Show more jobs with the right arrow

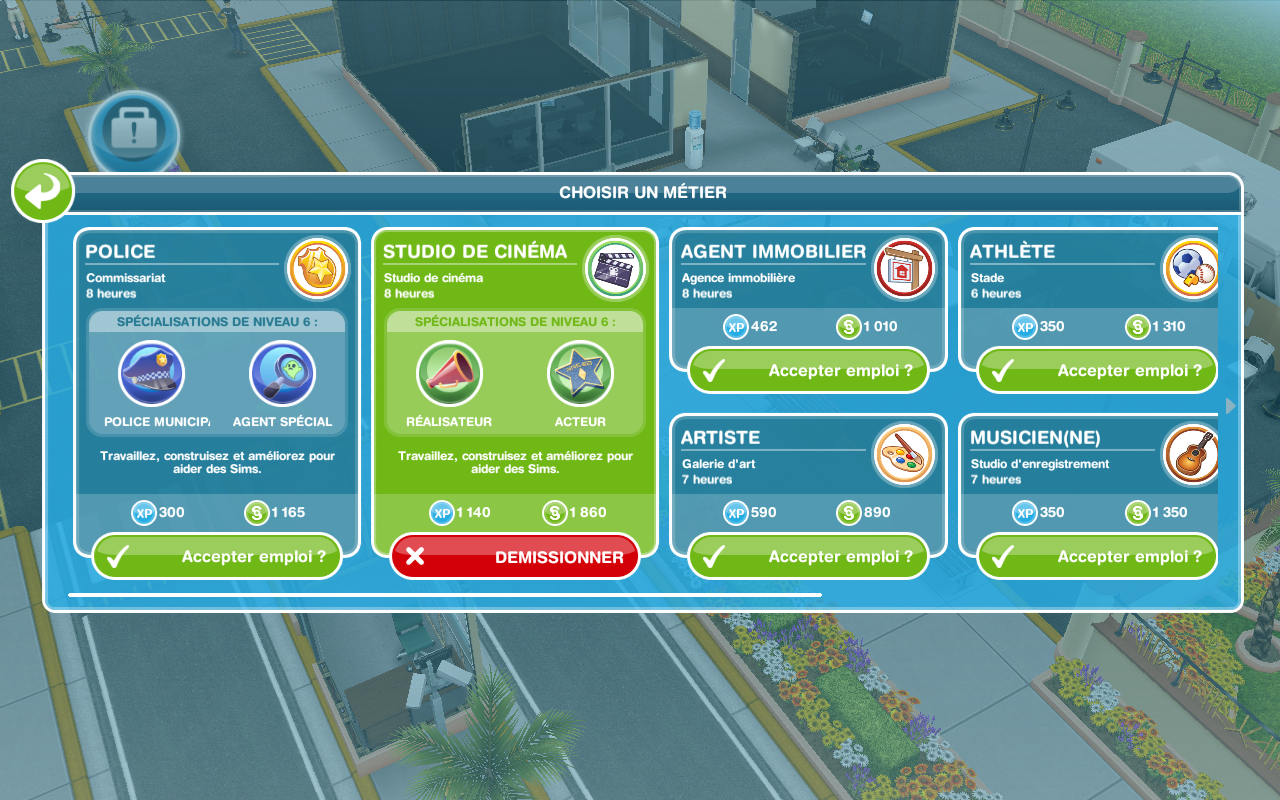point(1231,405)
